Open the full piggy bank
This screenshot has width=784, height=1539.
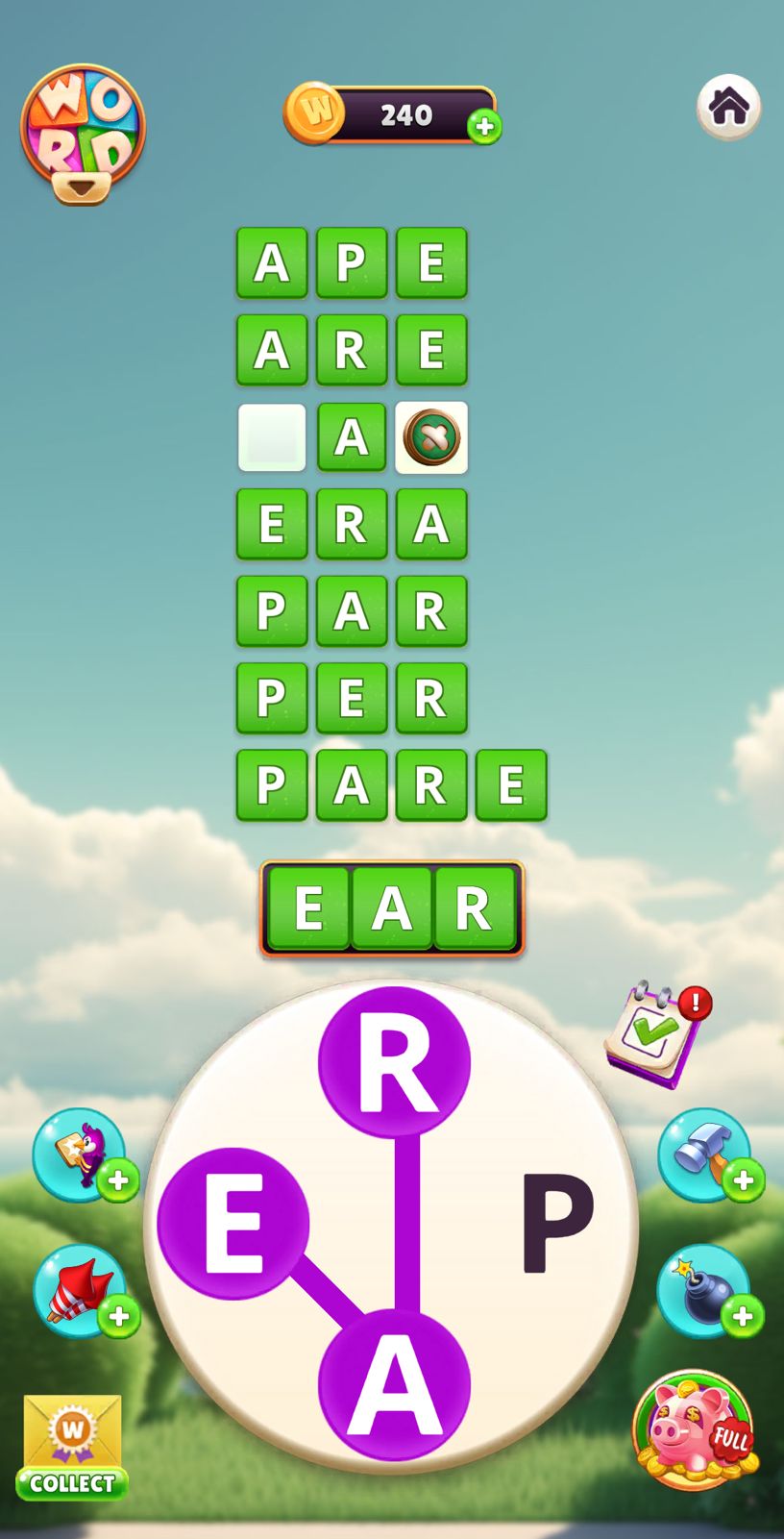click(694, 1429)
